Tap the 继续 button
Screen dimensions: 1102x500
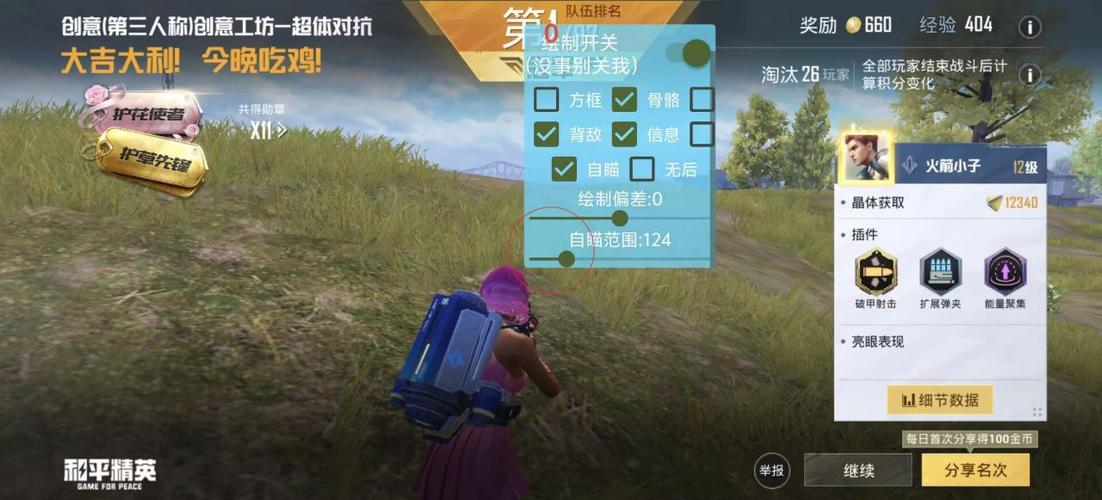click(858, 470)
